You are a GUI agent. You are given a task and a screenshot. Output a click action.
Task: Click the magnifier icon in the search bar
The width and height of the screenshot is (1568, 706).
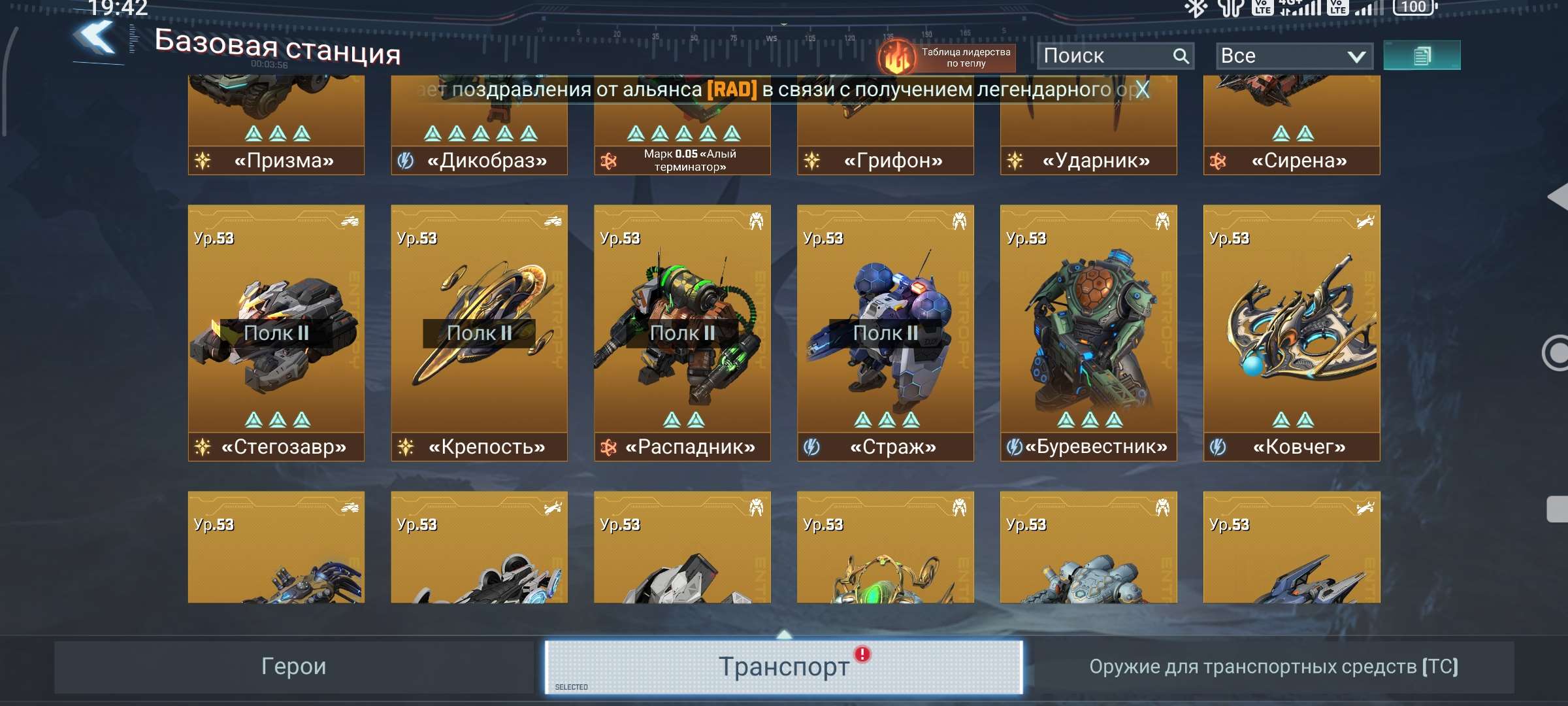(1180, 56)
